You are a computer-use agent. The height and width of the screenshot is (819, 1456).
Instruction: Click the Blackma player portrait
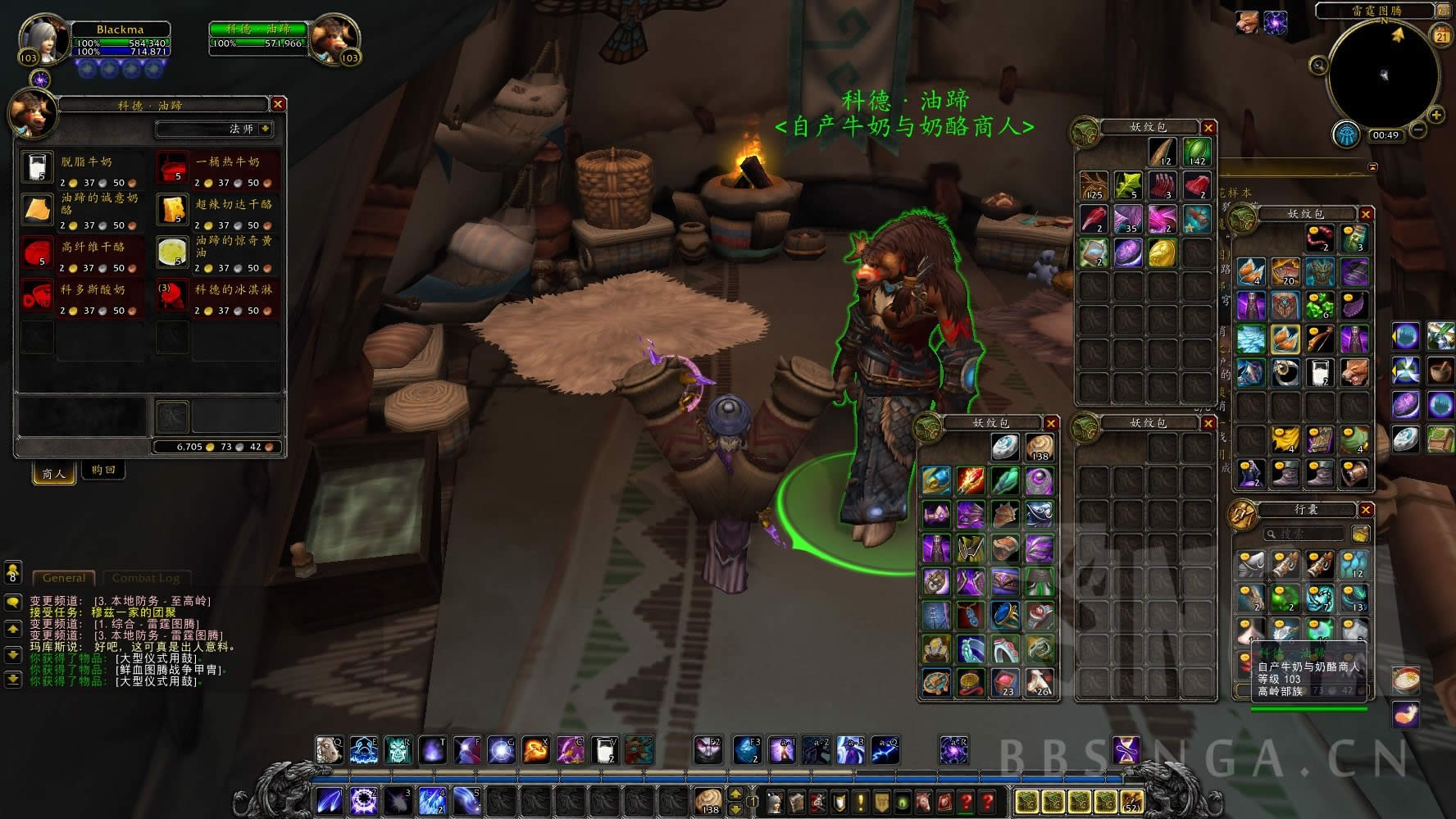click(x=44, y=39)
